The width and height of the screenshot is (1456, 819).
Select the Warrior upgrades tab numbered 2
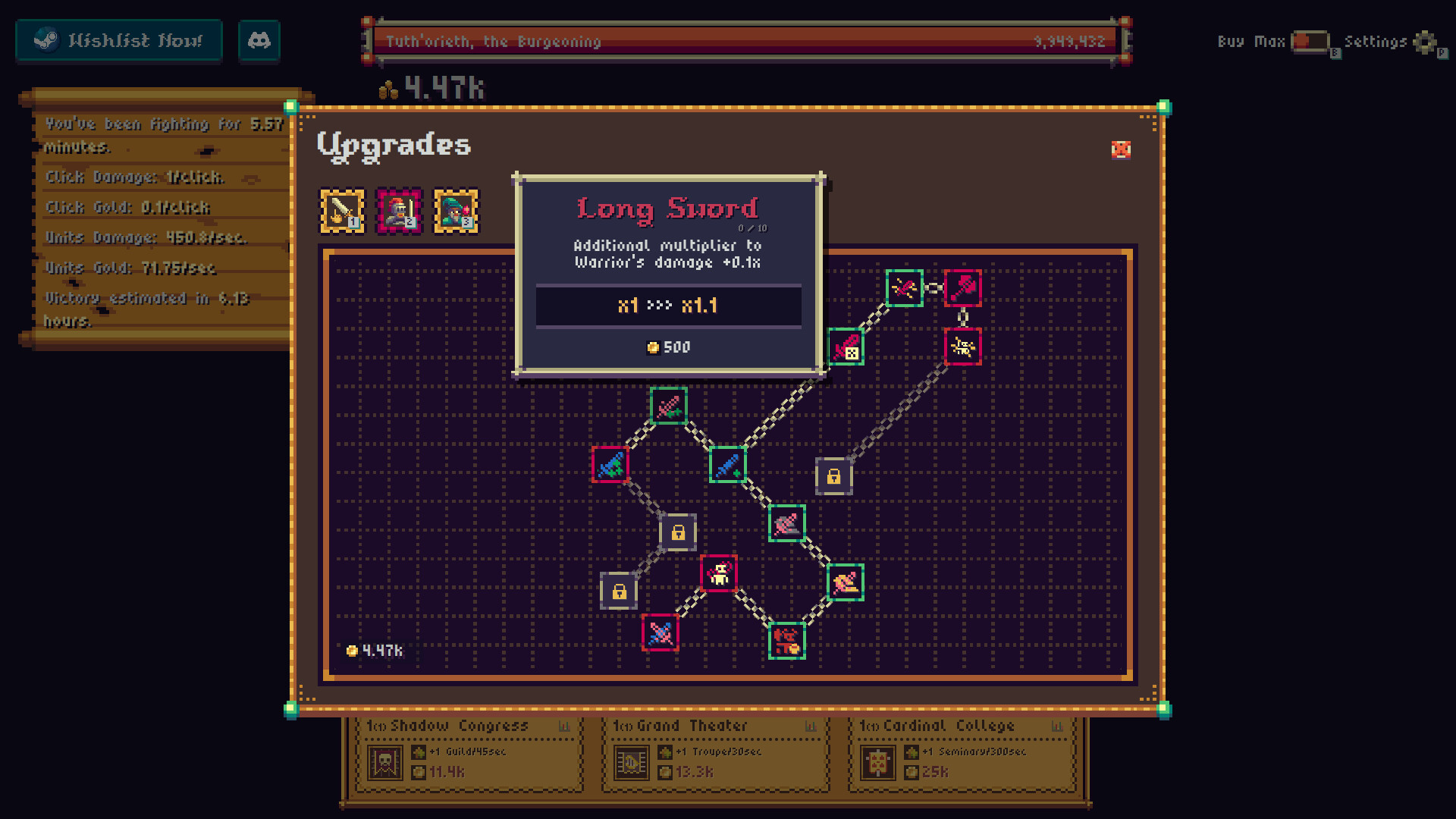coord(400,212)
